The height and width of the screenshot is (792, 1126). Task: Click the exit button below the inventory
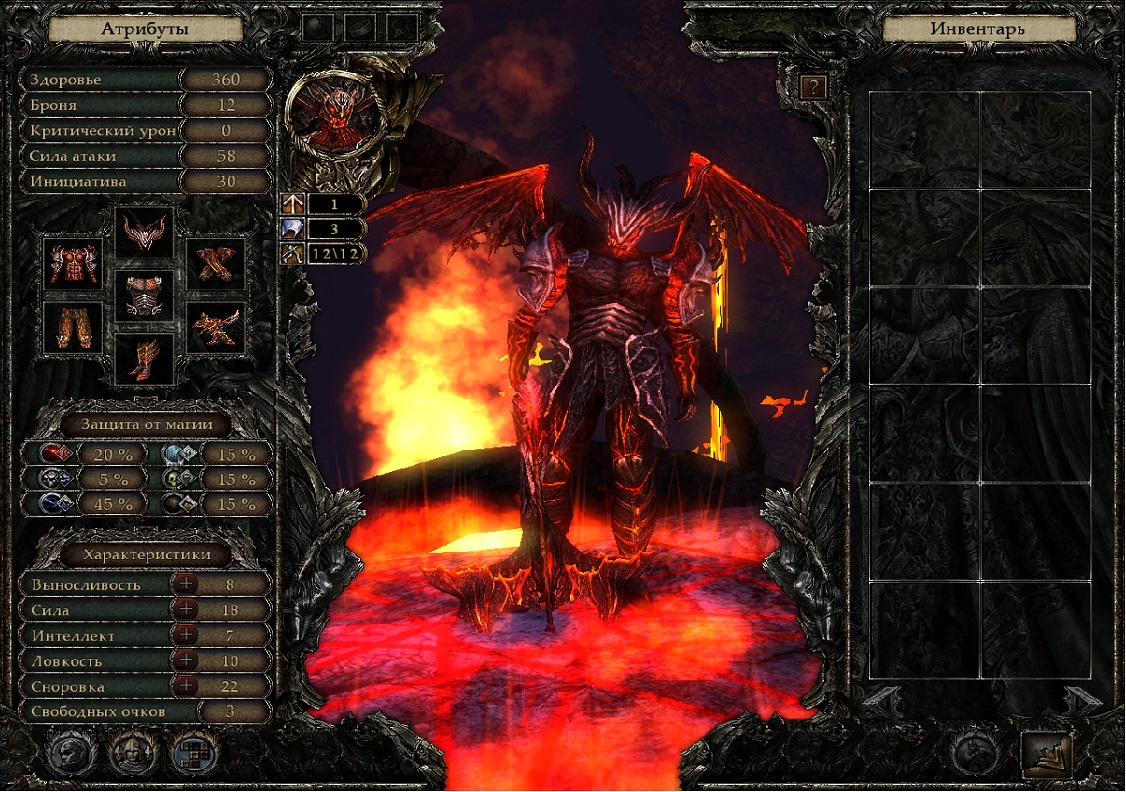[1046, 755]
